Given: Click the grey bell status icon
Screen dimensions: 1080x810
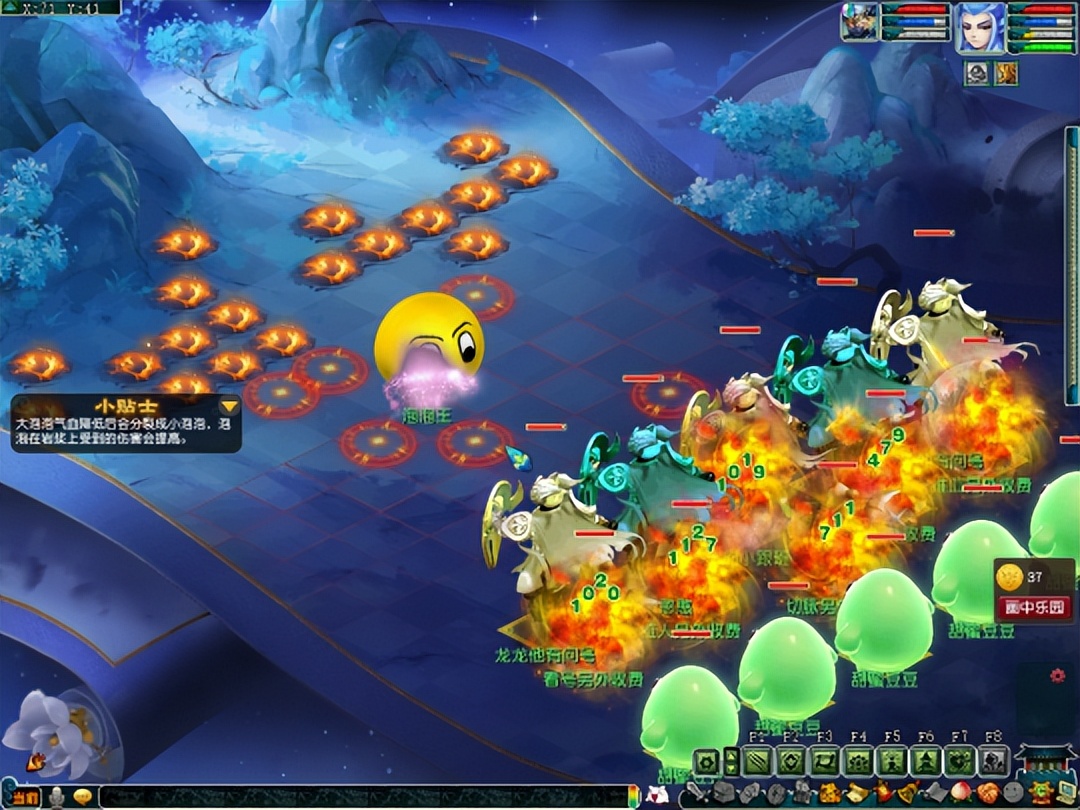Looking at the screenshot, I should [977, 72].
